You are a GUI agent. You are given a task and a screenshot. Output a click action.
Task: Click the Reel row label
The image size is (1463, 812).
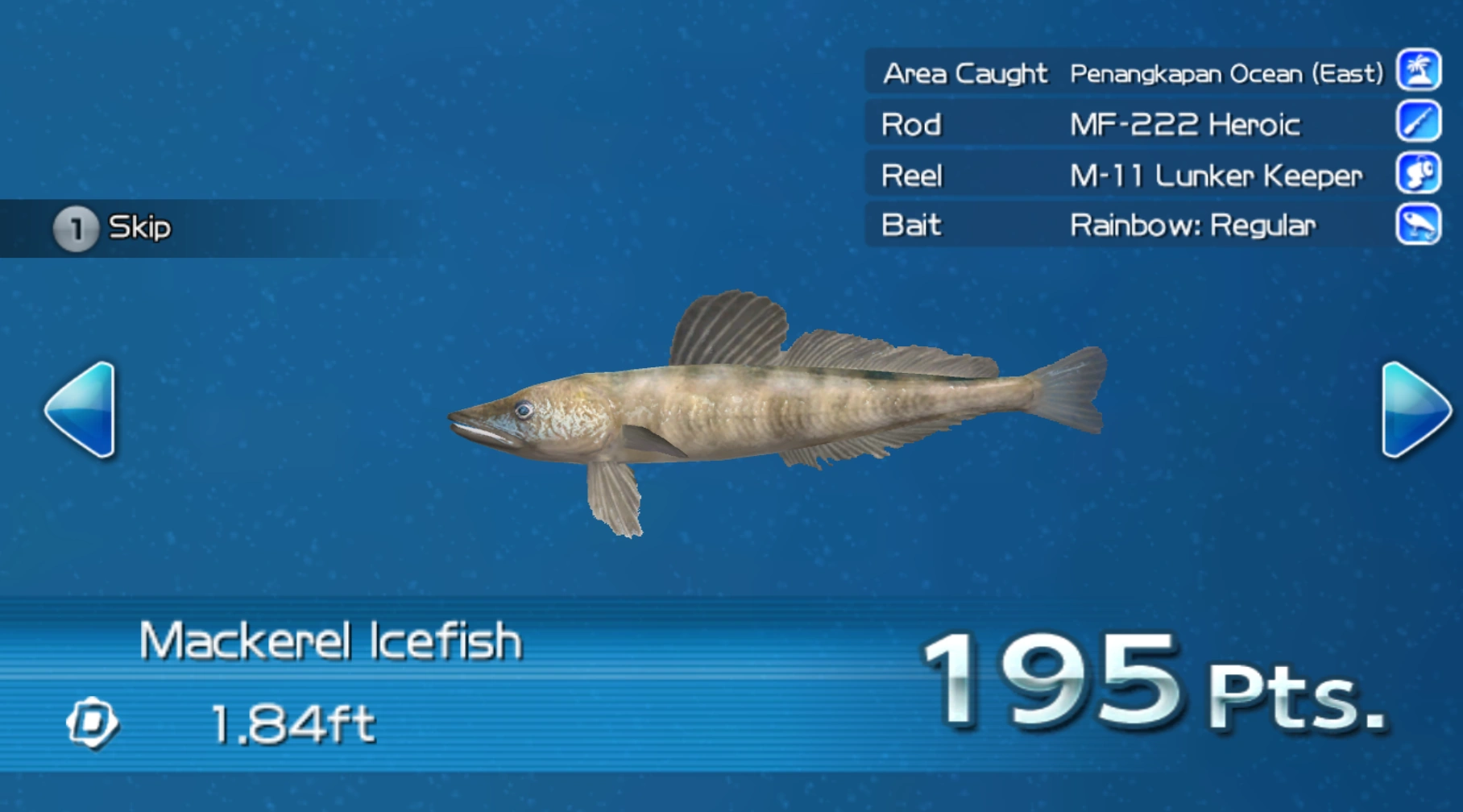click(x=913, y=175)
